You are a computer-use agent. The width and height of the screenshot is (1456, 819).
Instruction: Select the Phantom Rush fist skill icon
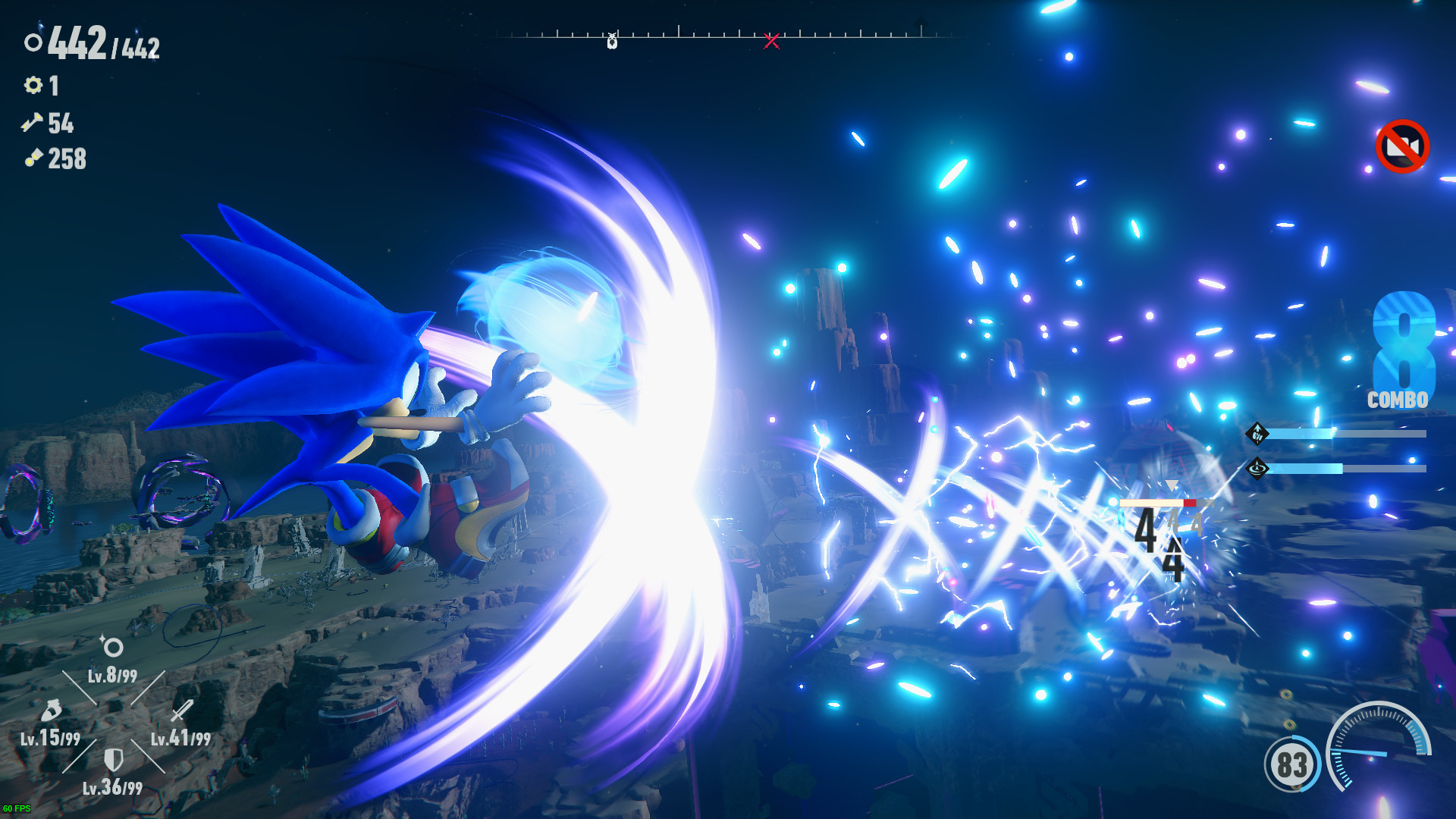[x=1257, y=434]
